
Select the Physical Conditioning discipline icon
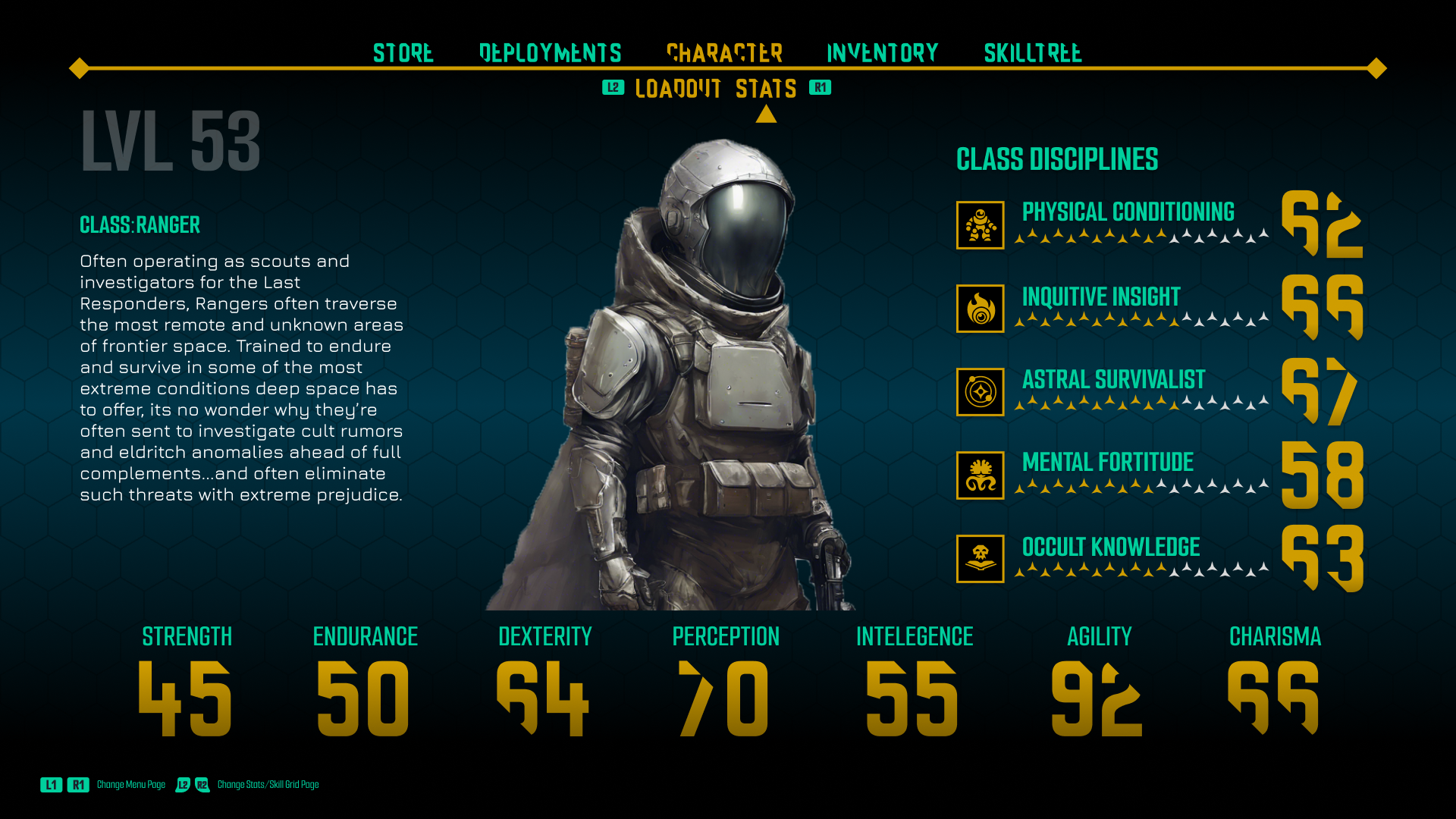point(980,225)
